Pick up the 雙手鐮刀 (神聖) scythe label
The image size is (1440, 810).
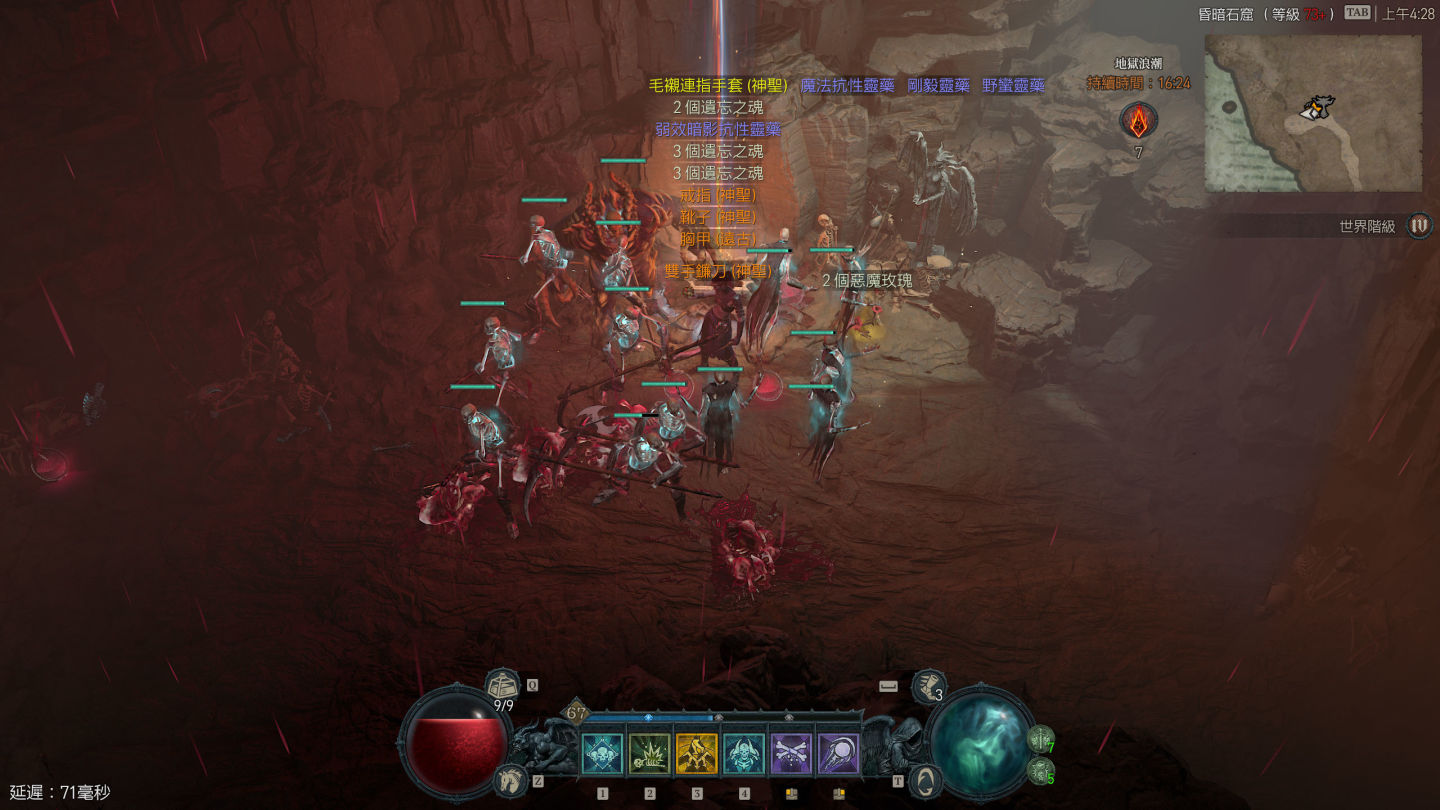pyautogui.click(x=718, y=271)
